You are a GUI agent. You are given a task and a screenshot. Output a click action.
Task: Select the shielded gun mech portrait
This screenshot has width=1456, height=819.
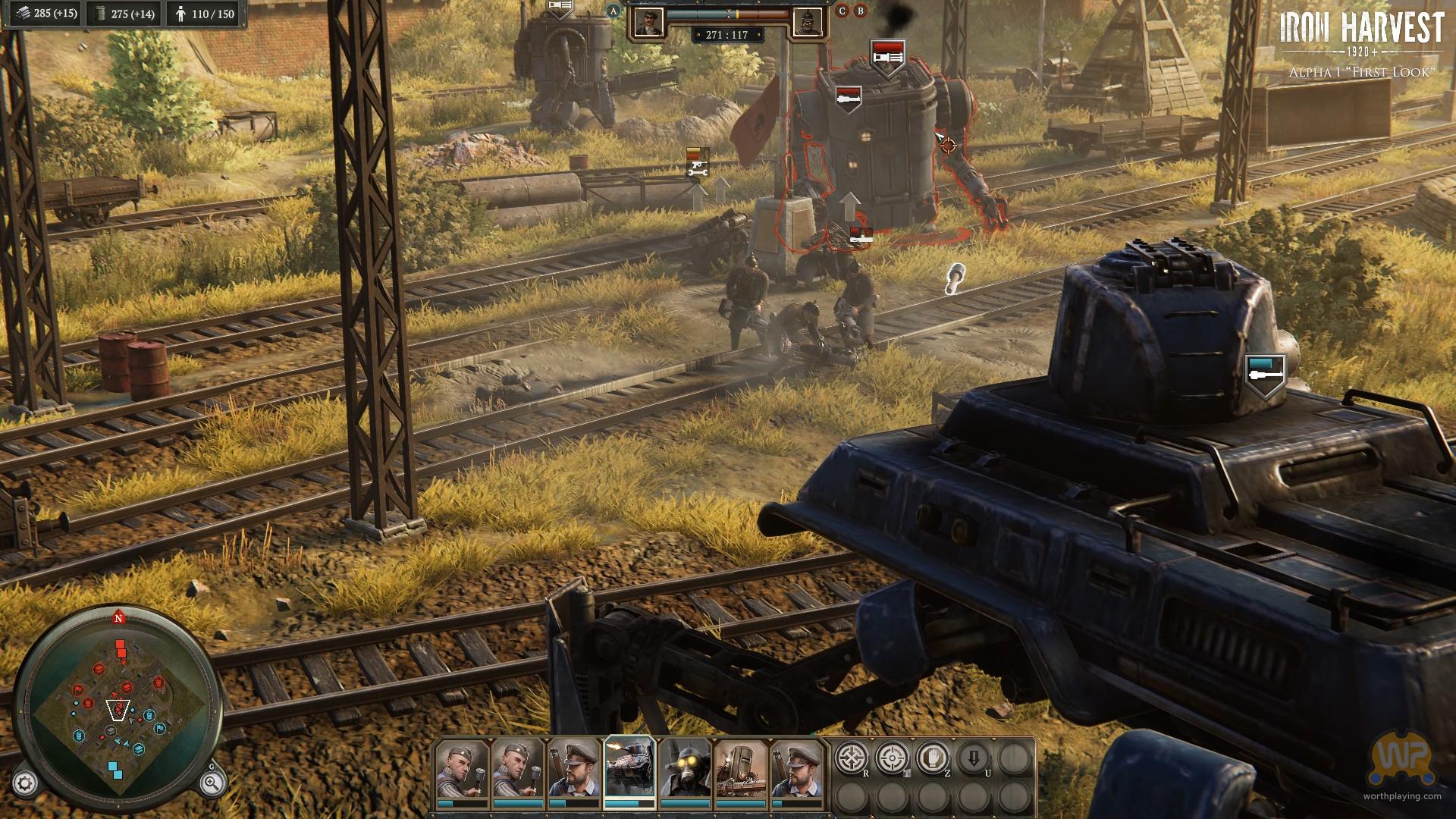pos(740,767)
